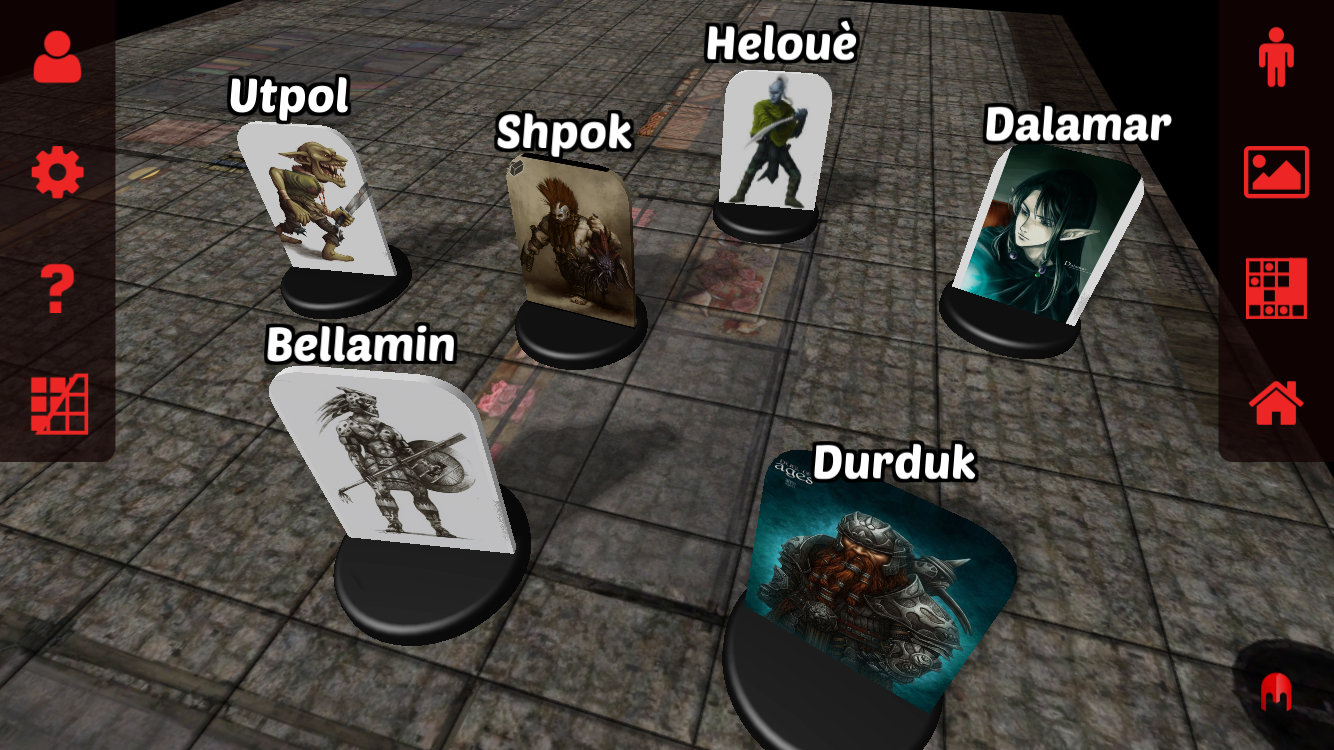Screen dimensions: 1334x750
Task: Go home with the house icon
Action: (1276, 403)
